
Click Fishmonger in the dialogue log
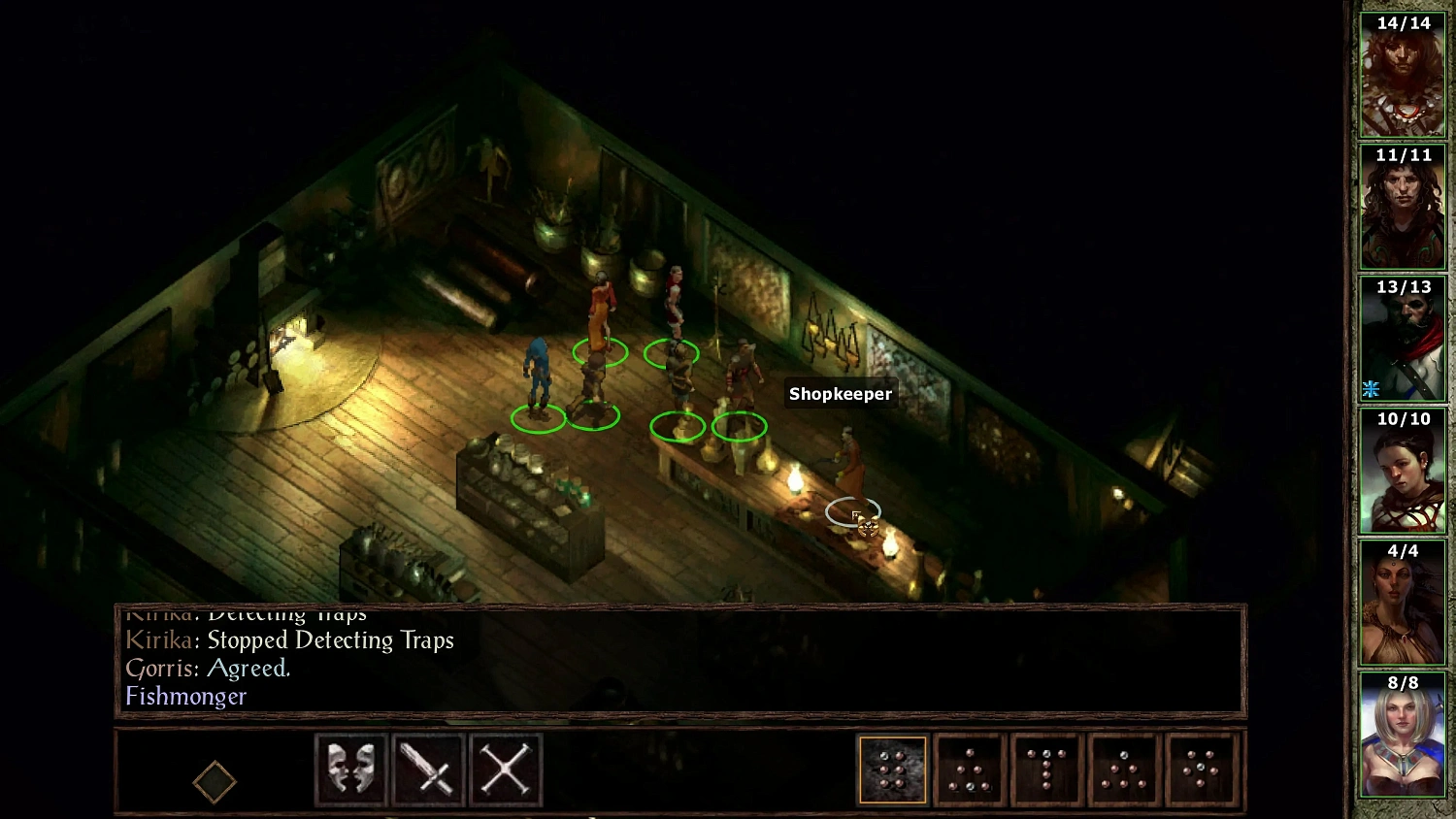186,697
